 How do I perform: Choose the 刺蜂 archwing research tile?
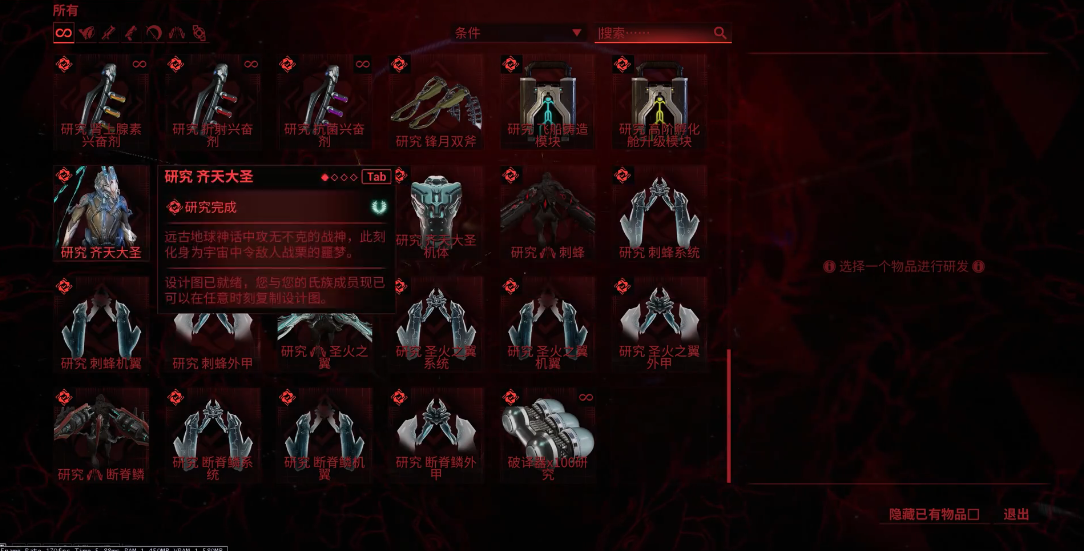[548, 211]
